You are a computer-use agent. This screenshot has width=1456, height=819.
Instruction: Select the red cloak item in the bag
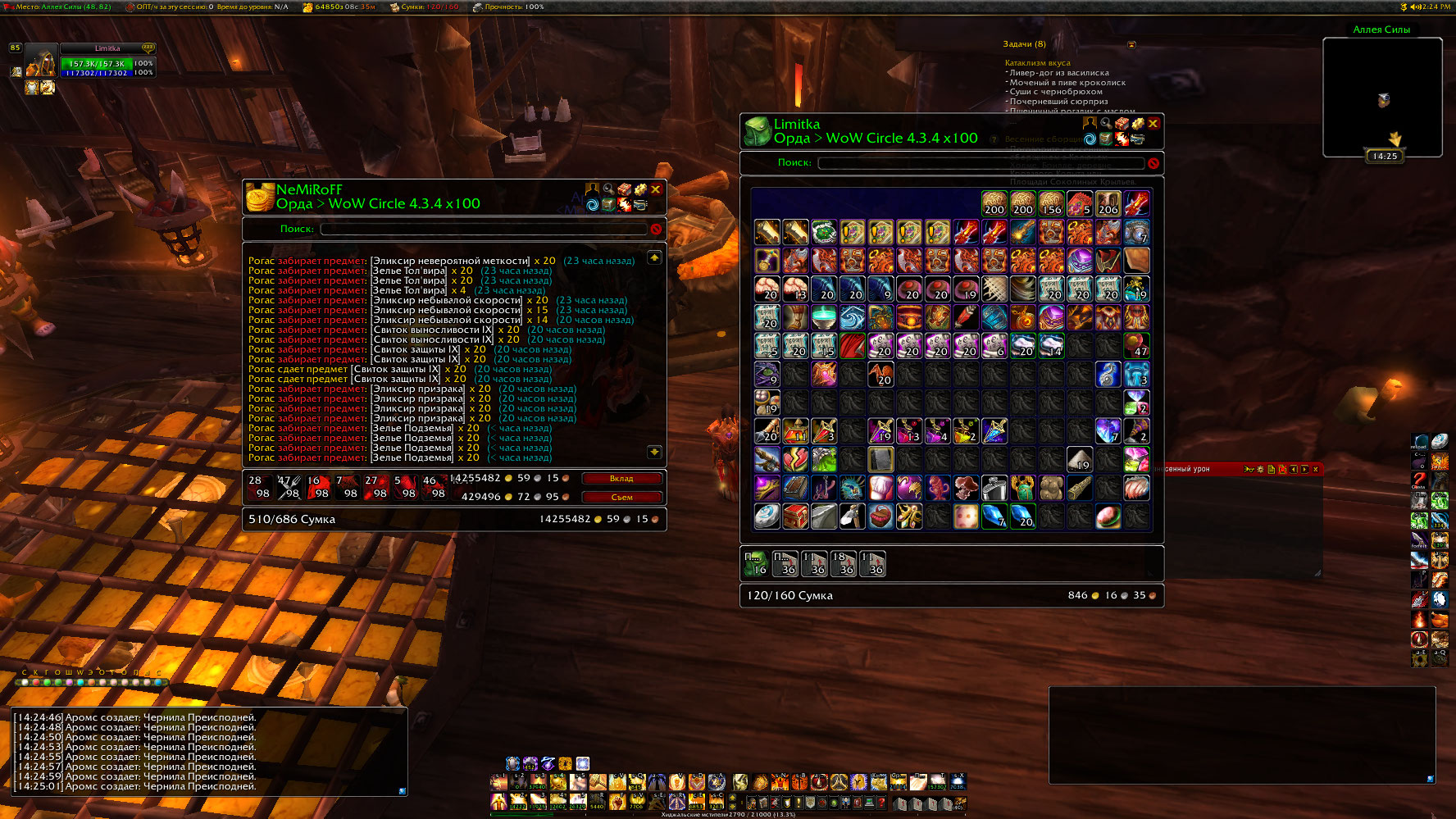pyautogui.click(x=853, y=346)
